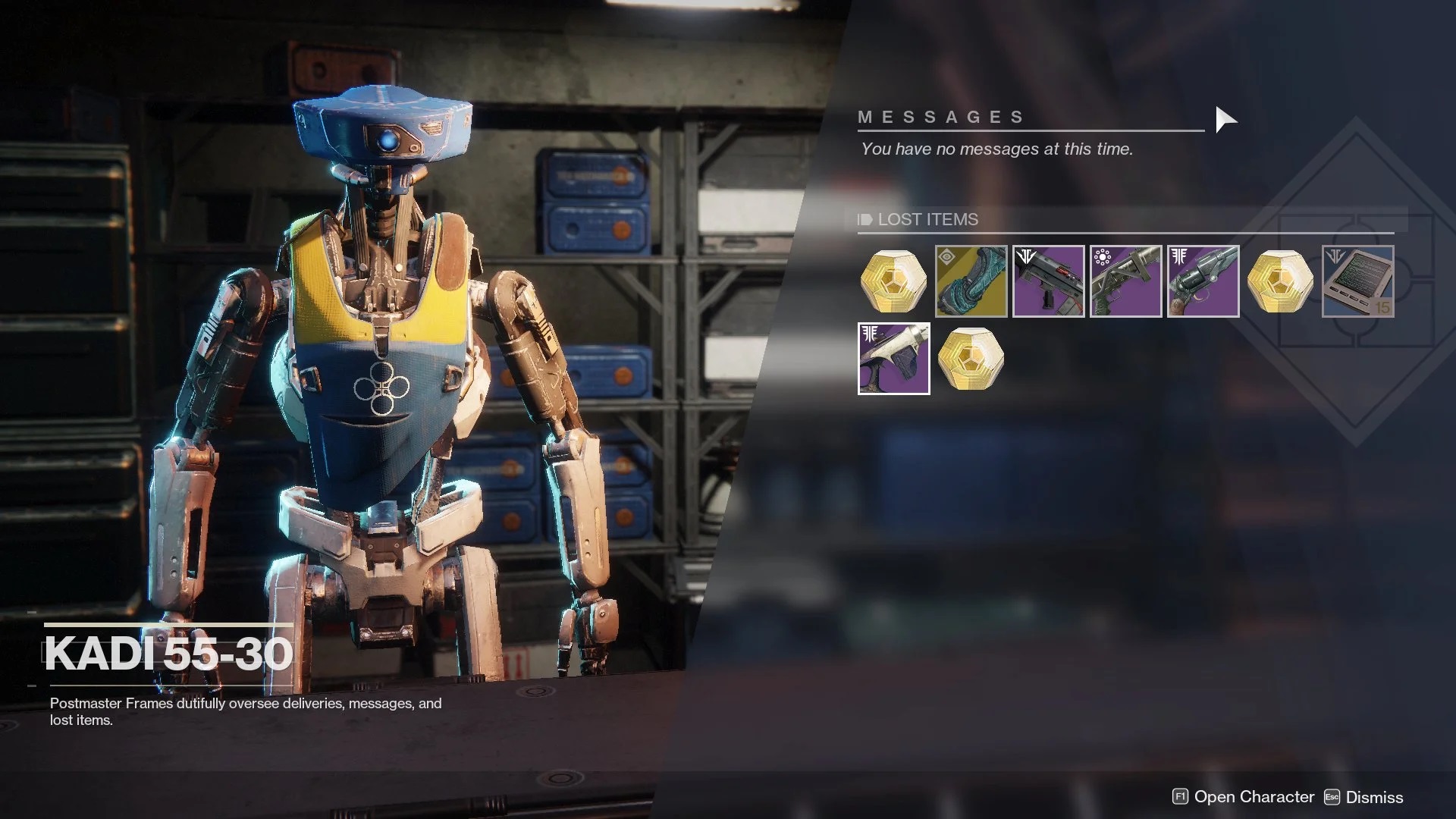Image resolution: width=1456 pixels, height=819 pixels.
Task: Click Dismiss to close the postmaster
Action: click(1363, 797)
